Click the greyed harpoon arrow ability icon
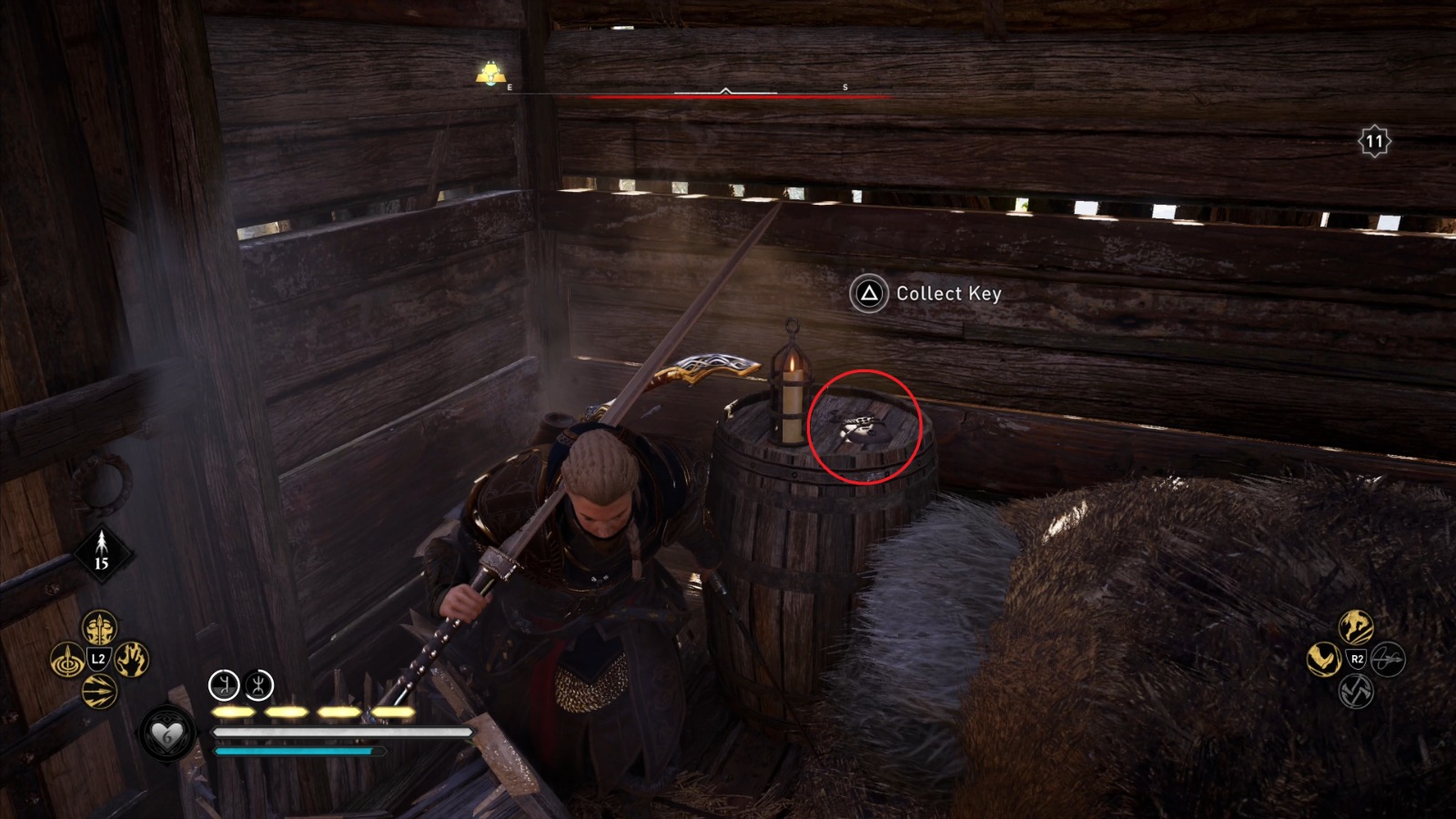Image resolution: width=1456 pixels, height=819 pixels. coord(1388,658)
